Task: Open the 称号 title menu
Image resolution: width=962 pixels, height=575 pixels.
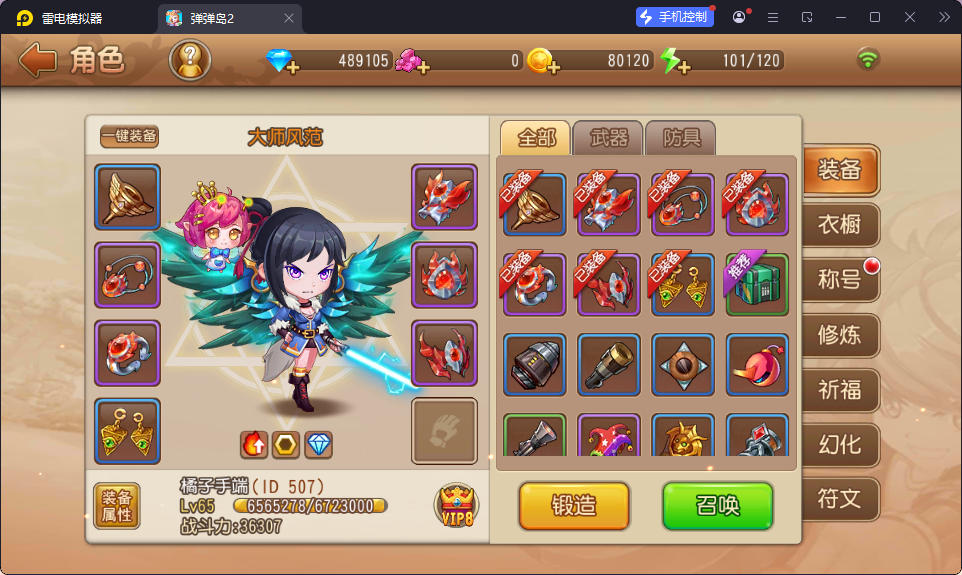Action: point(839,279)
